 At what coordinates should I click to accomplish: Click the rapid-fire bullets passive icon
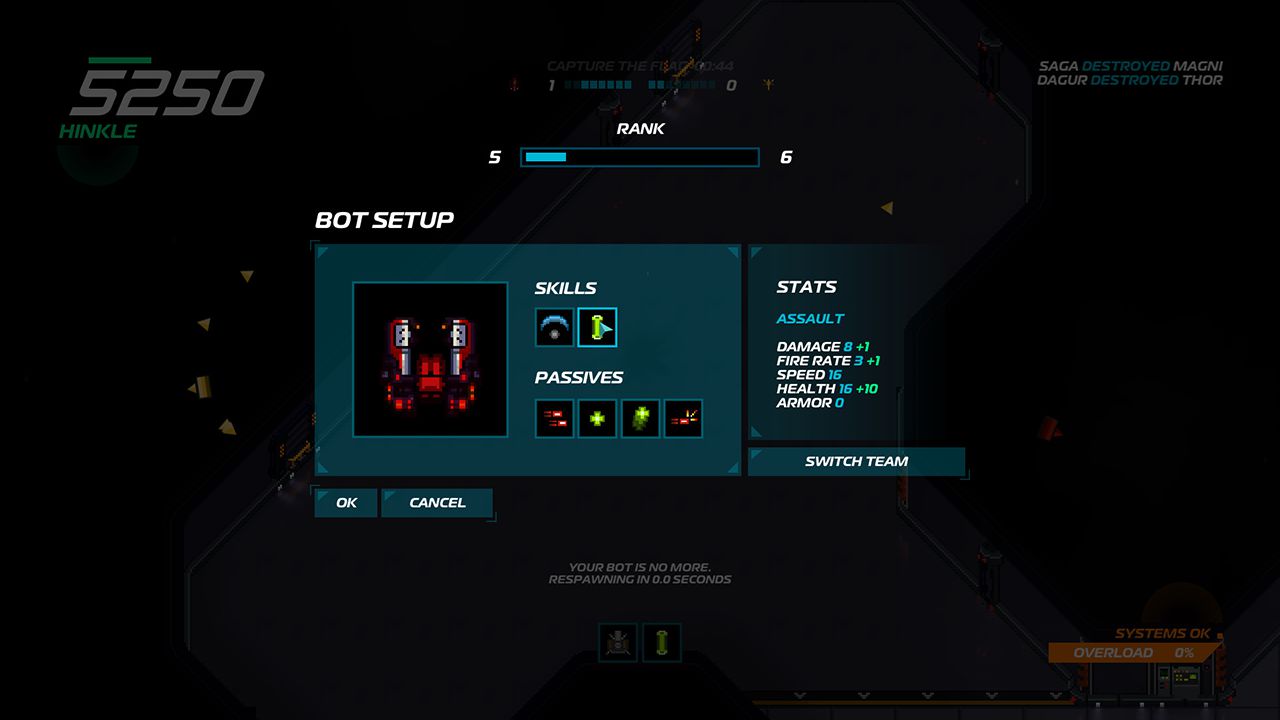pos(552,418)
